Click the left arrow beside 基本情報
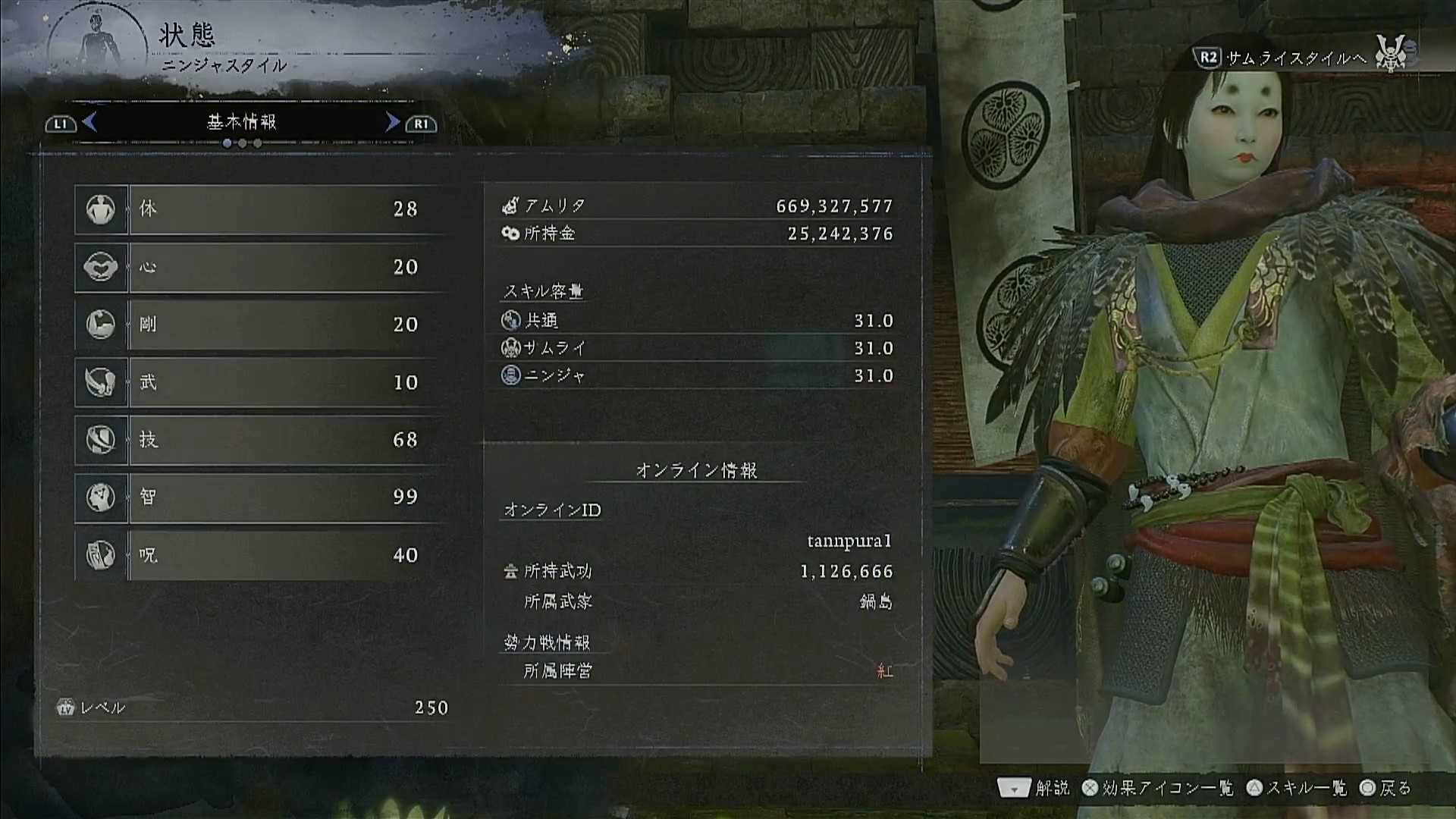Screen dimensions: 1456x819 [90, 122]
